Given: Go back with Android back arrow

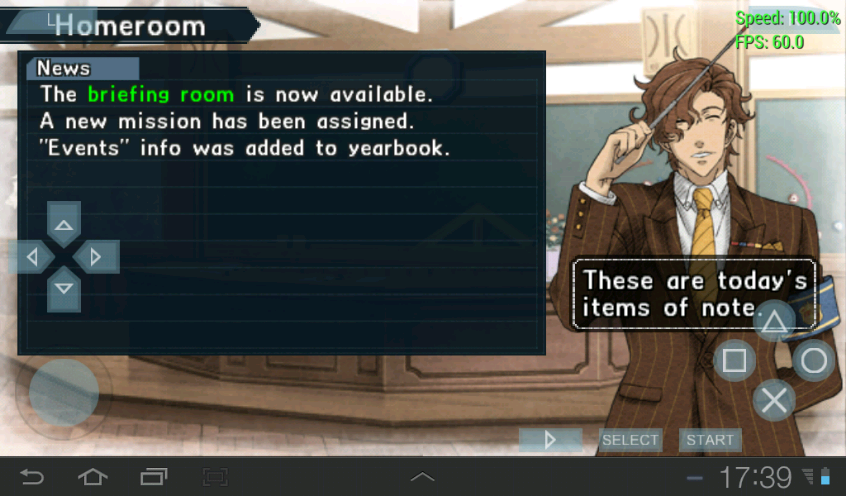Looking at the screenshot, I should (x=32, y=477).
